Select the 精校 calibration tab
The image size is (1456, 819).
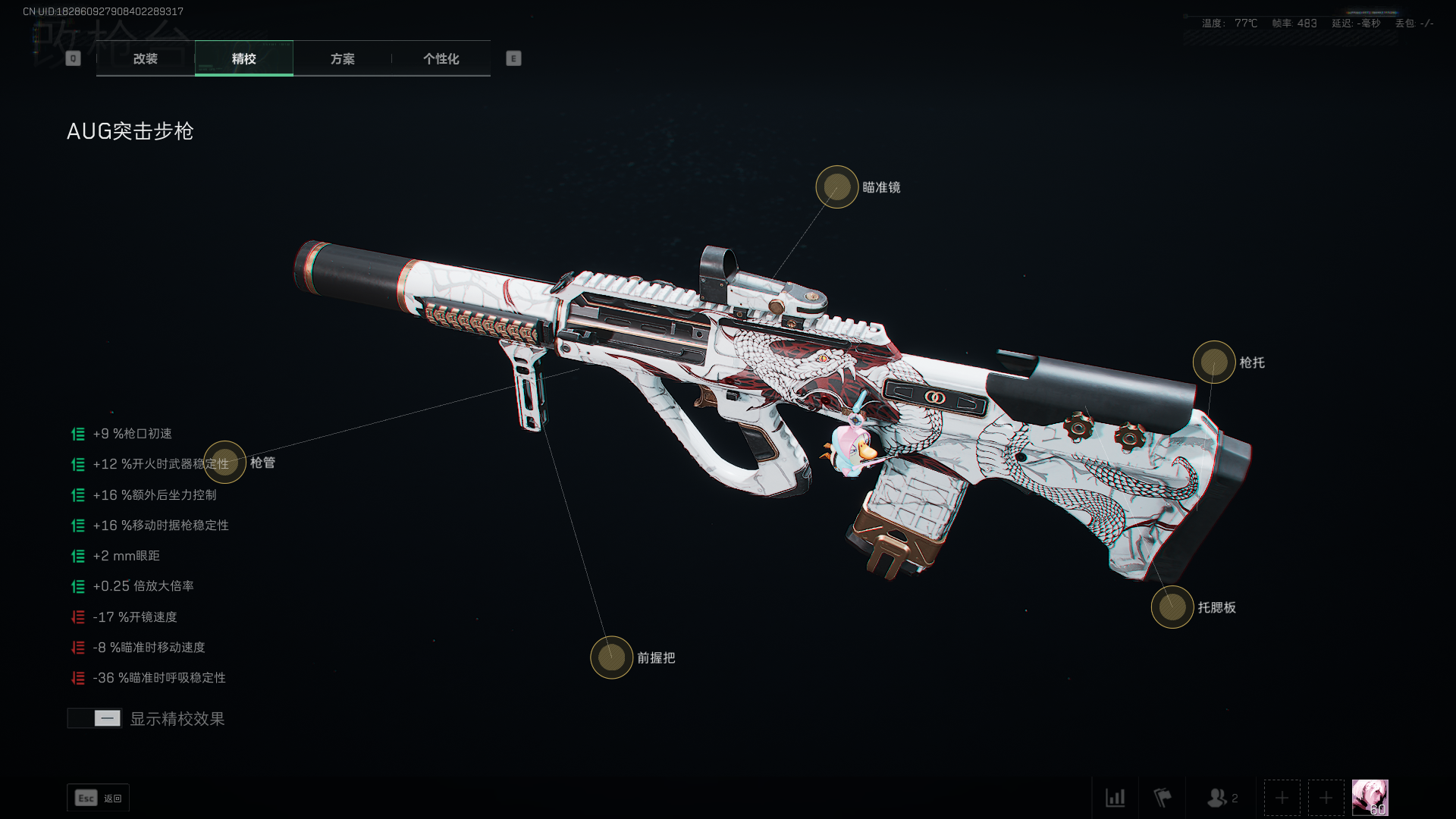pyautogui.click(x=243, y=58)
